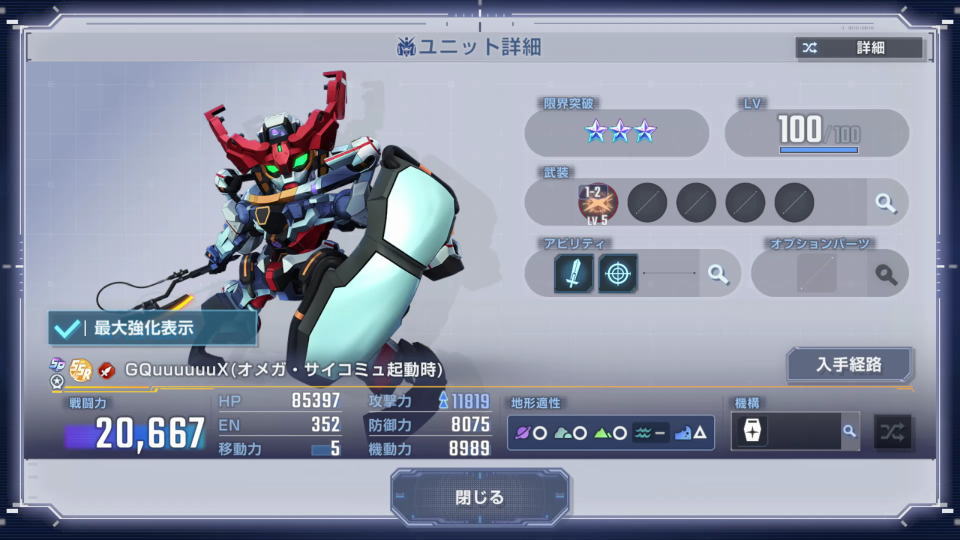Click the shuffle button beside 機構

tap(892, 432)
